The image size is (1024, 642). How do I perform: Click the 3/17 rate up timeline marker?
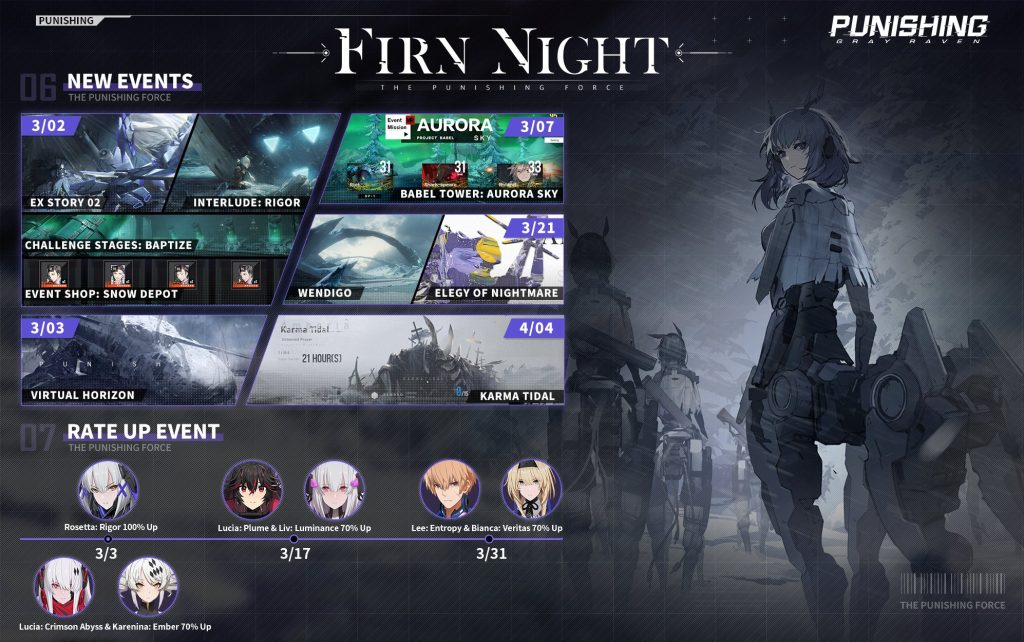[292, 540]
